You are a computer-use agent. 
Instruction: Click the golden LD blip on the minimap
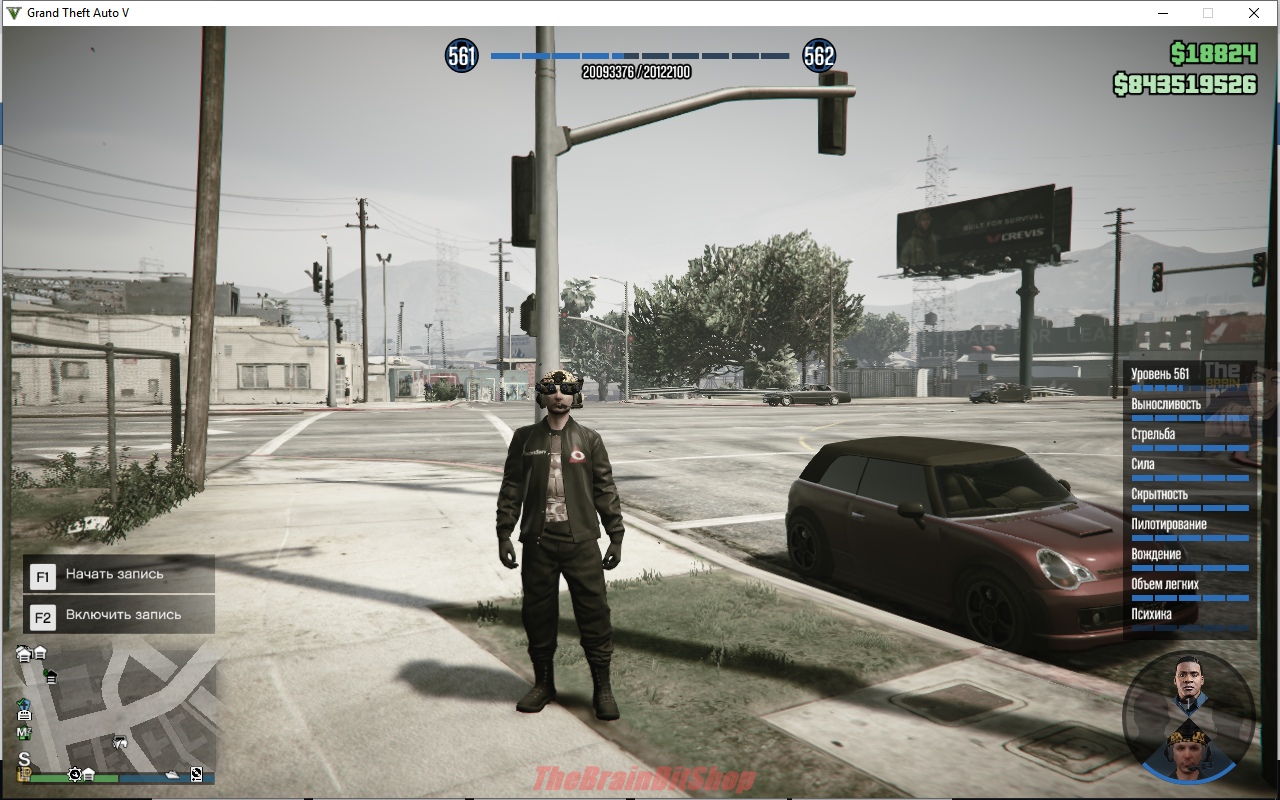24,774
